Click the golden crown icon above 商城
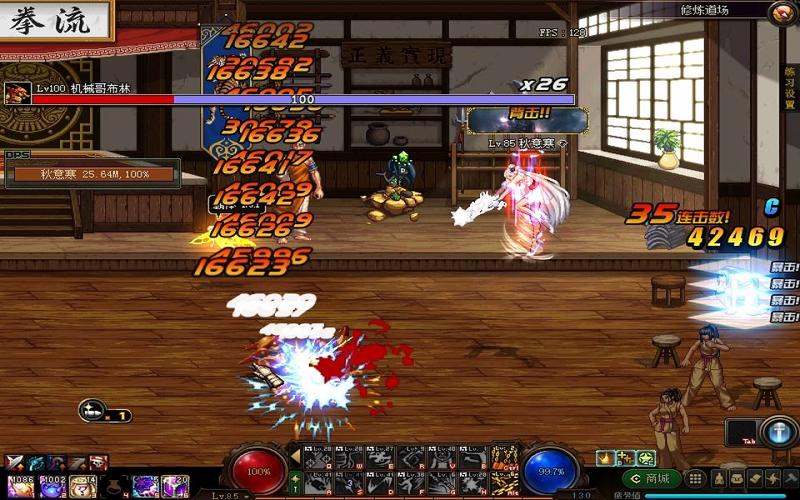This screenshot has height=500, width=800. click(606, 458)
